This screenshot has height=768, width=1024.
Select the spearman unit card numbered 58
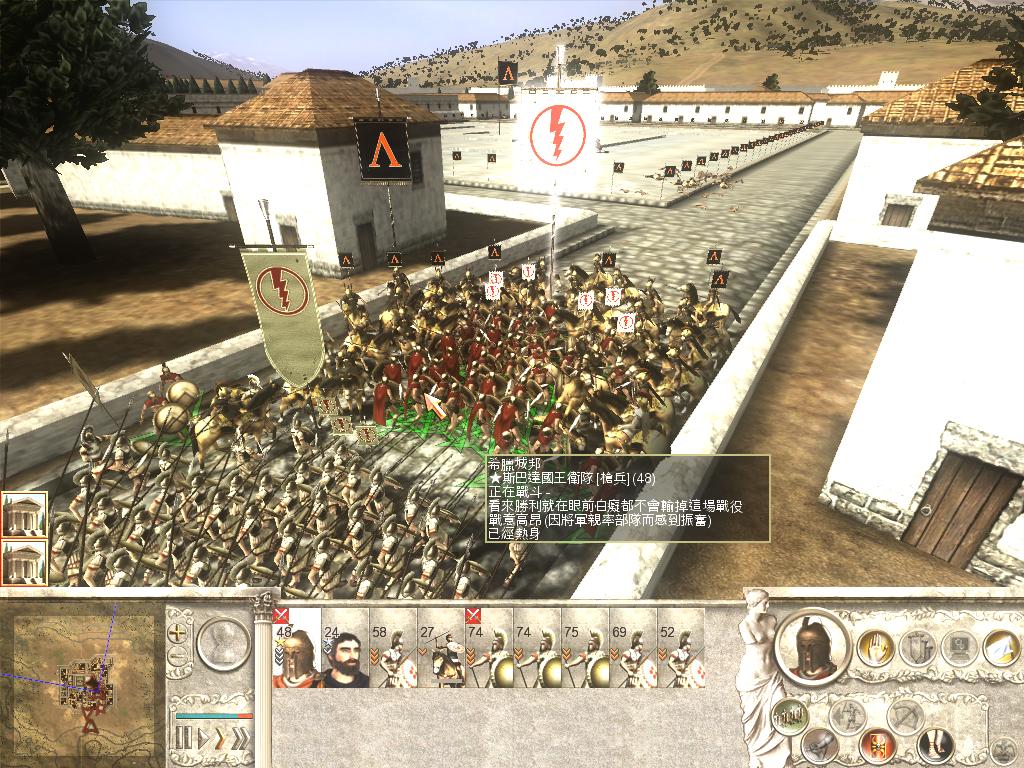393,649
